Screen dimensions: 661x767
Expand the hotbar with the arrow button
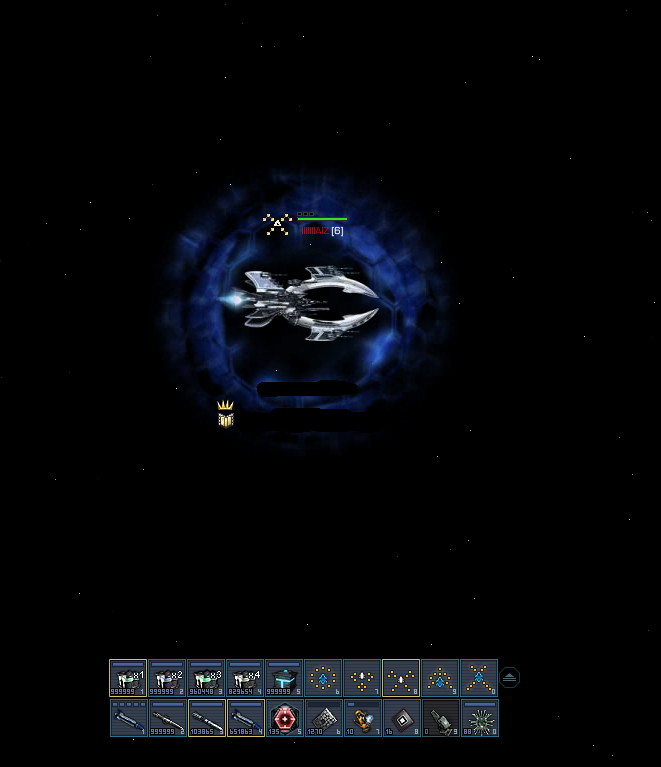tap(510, 677)
